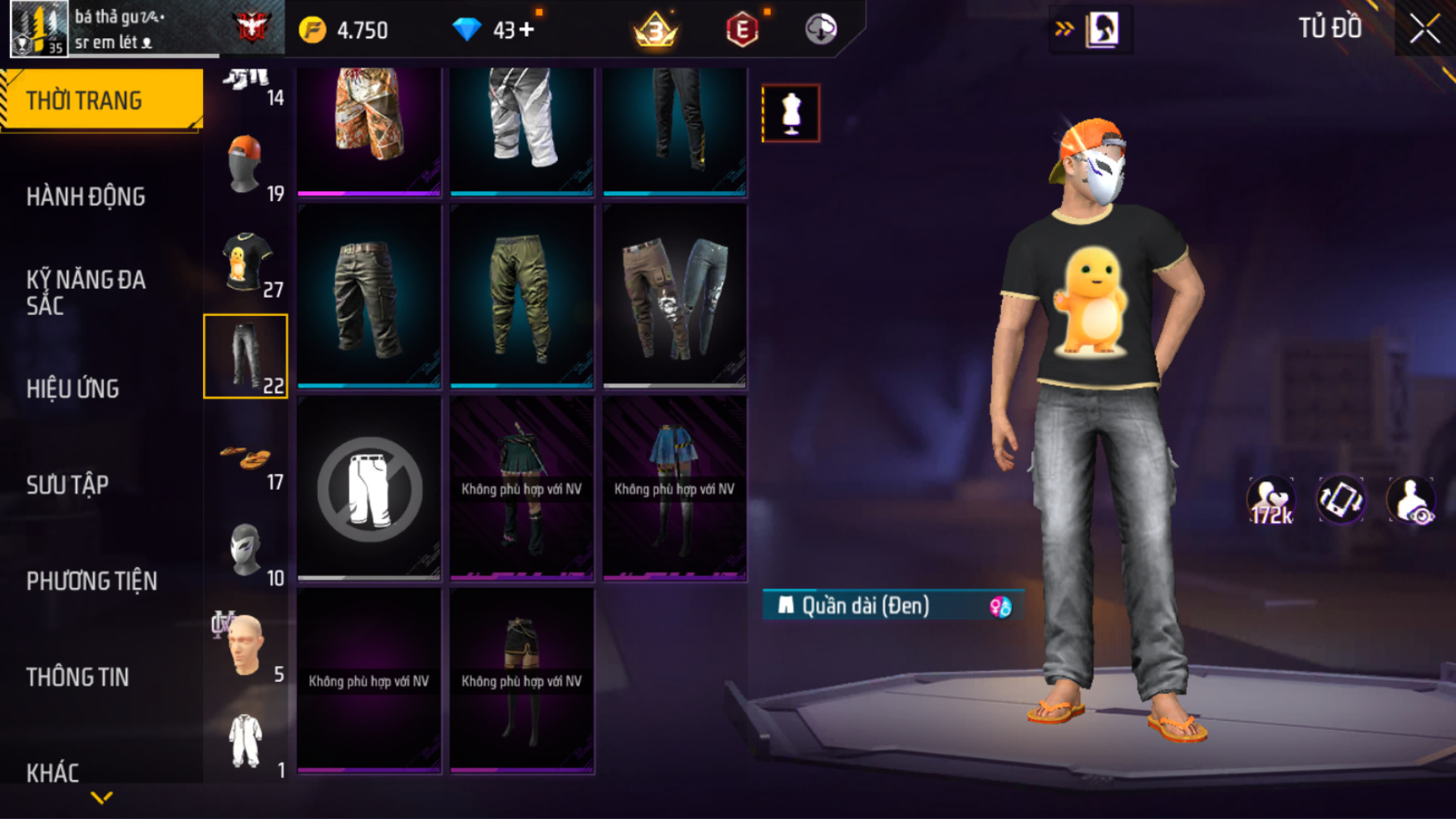
Task: Close the wardrobe with the X button
Action: [x=1424, y=29]
